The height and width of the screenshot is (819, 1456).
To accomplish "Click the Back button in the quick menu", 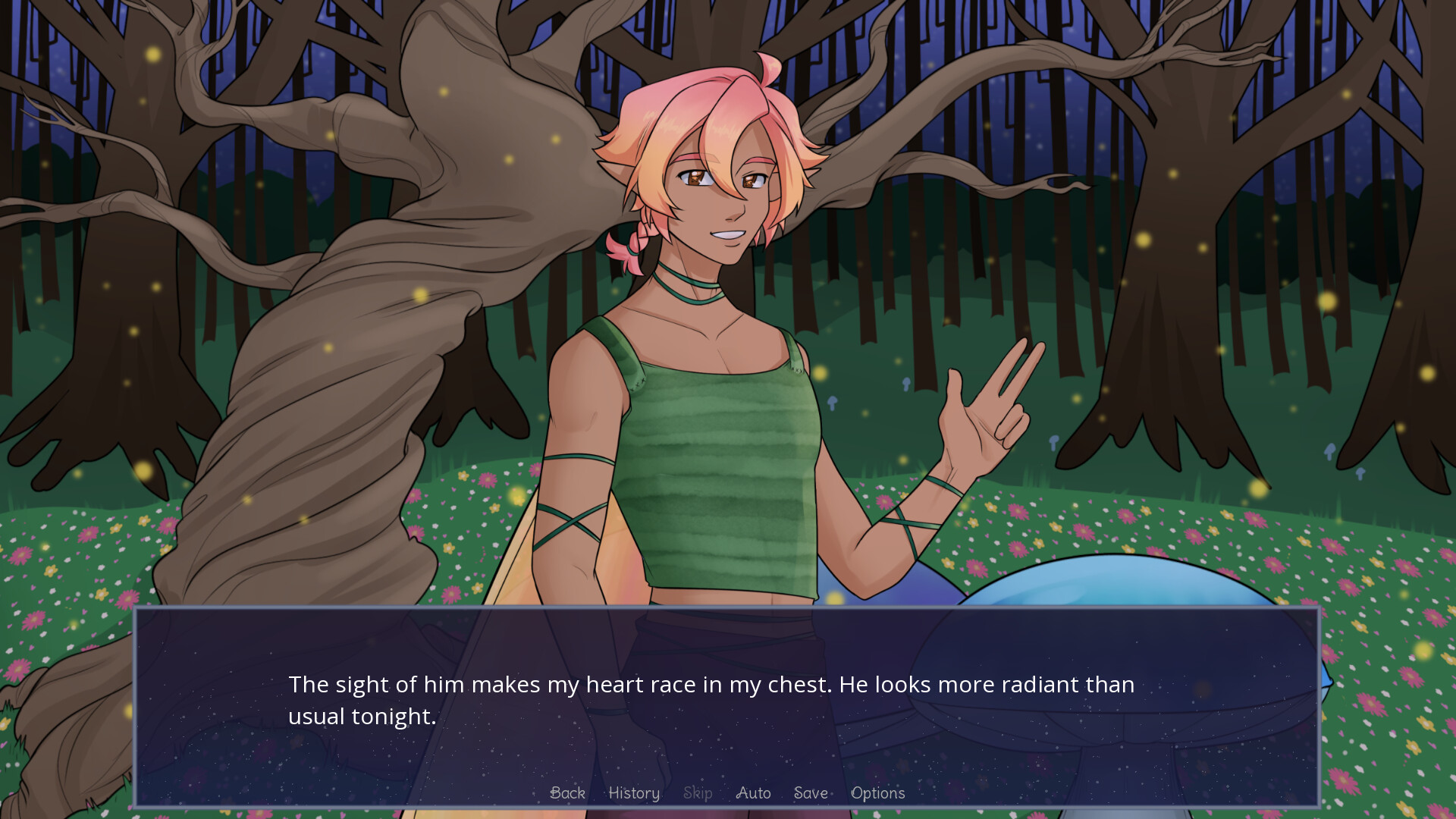I will [567, 793].
